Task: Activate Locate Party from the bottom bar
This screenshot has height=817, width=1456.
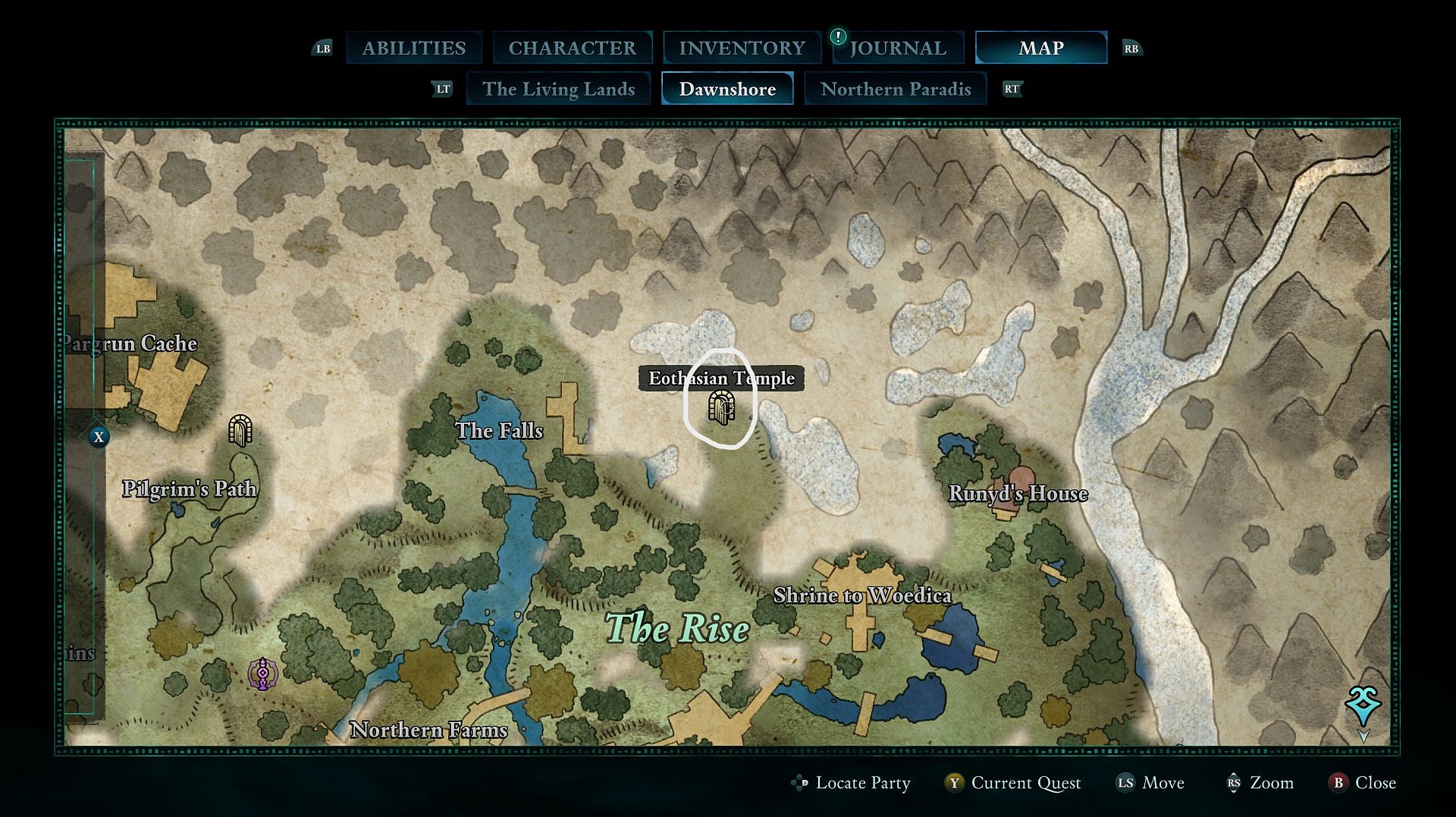Action: tap(862, 784)
